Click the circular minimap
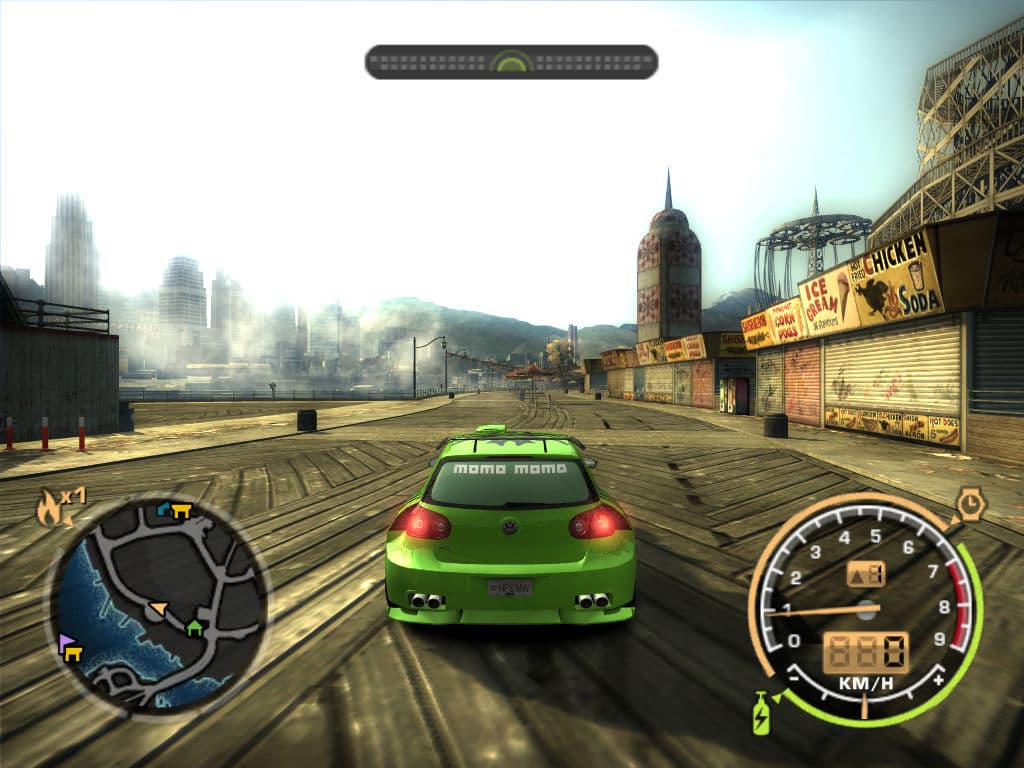The height and width of the screenshot is (768, 1024). click(x=158, y=605)
